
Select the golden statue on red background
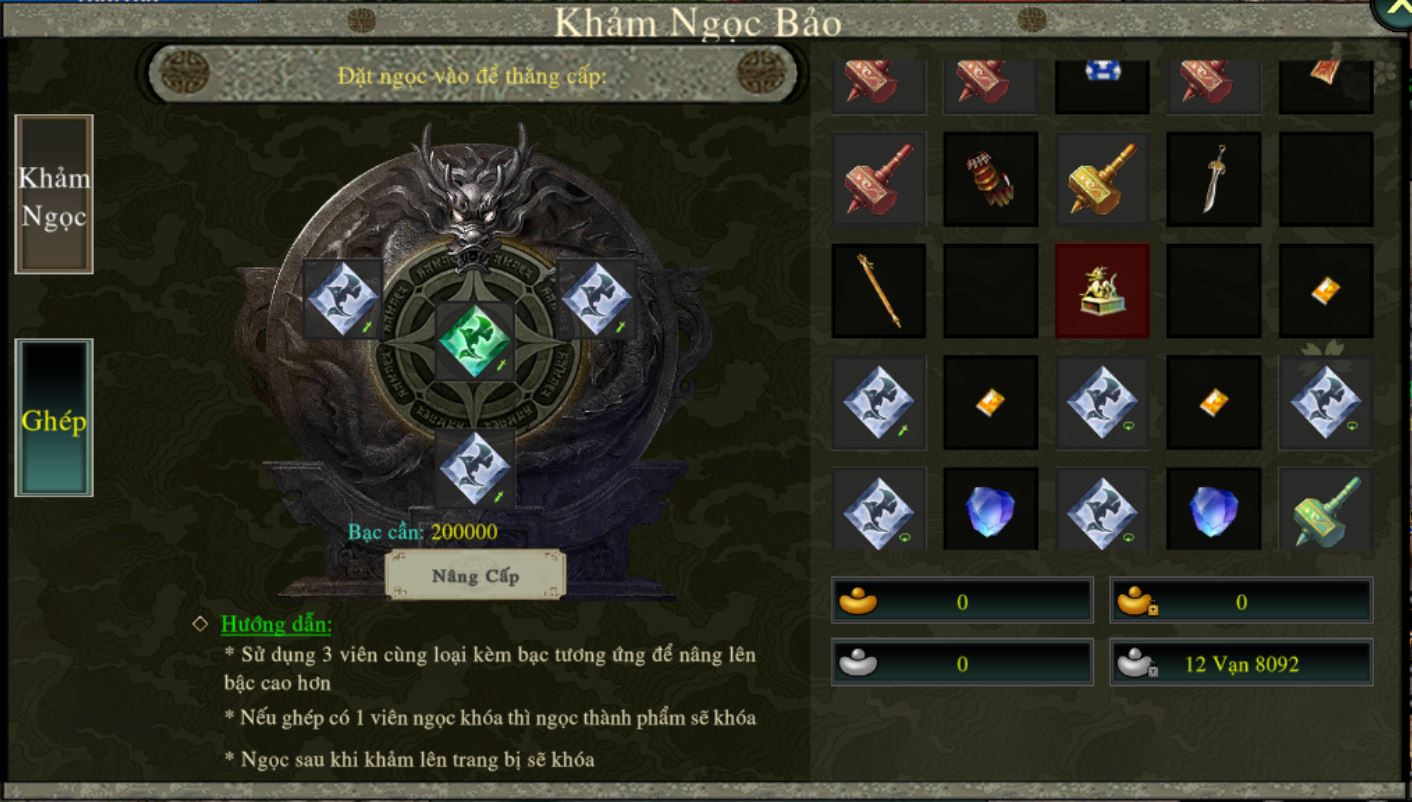(1102, 291)
